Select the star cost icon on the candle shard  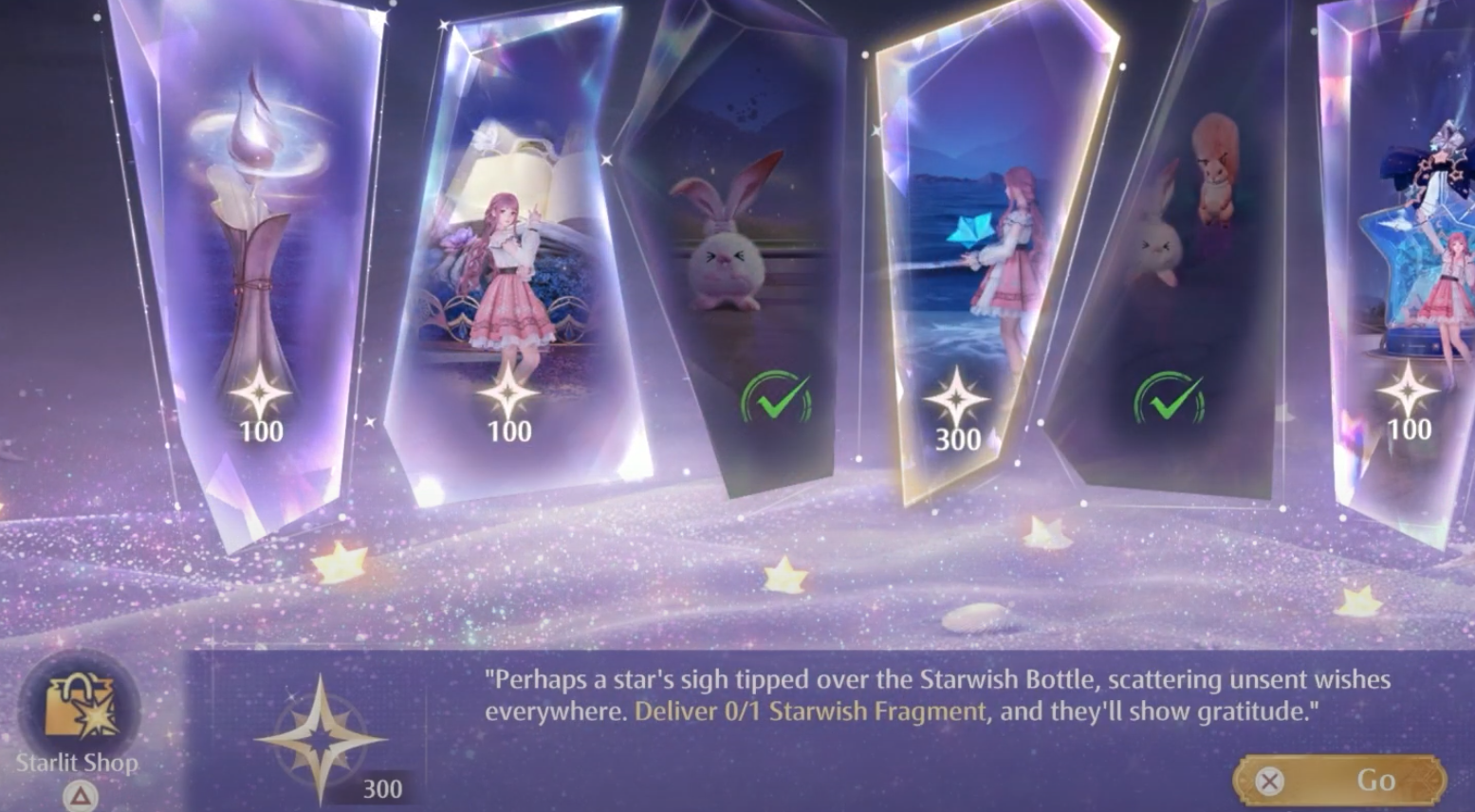click(x=259, y=392)
